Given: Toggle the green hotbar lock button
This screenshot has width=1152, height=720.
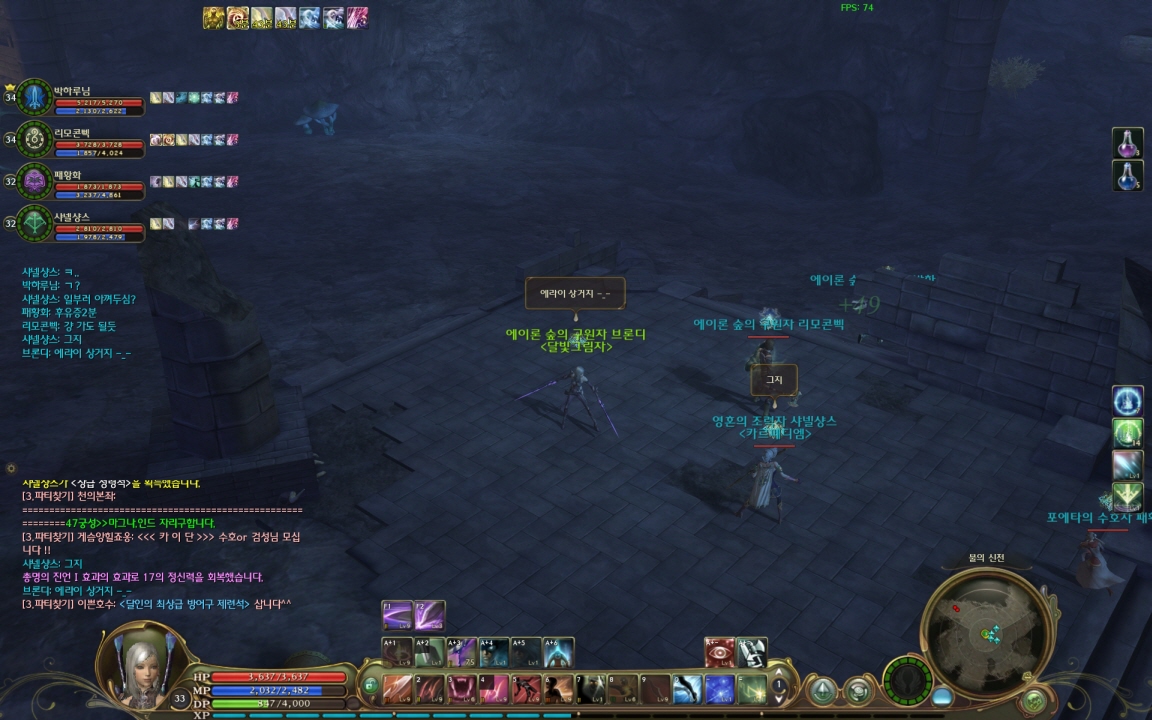Looking at the screenshot, I should [370, 686].
